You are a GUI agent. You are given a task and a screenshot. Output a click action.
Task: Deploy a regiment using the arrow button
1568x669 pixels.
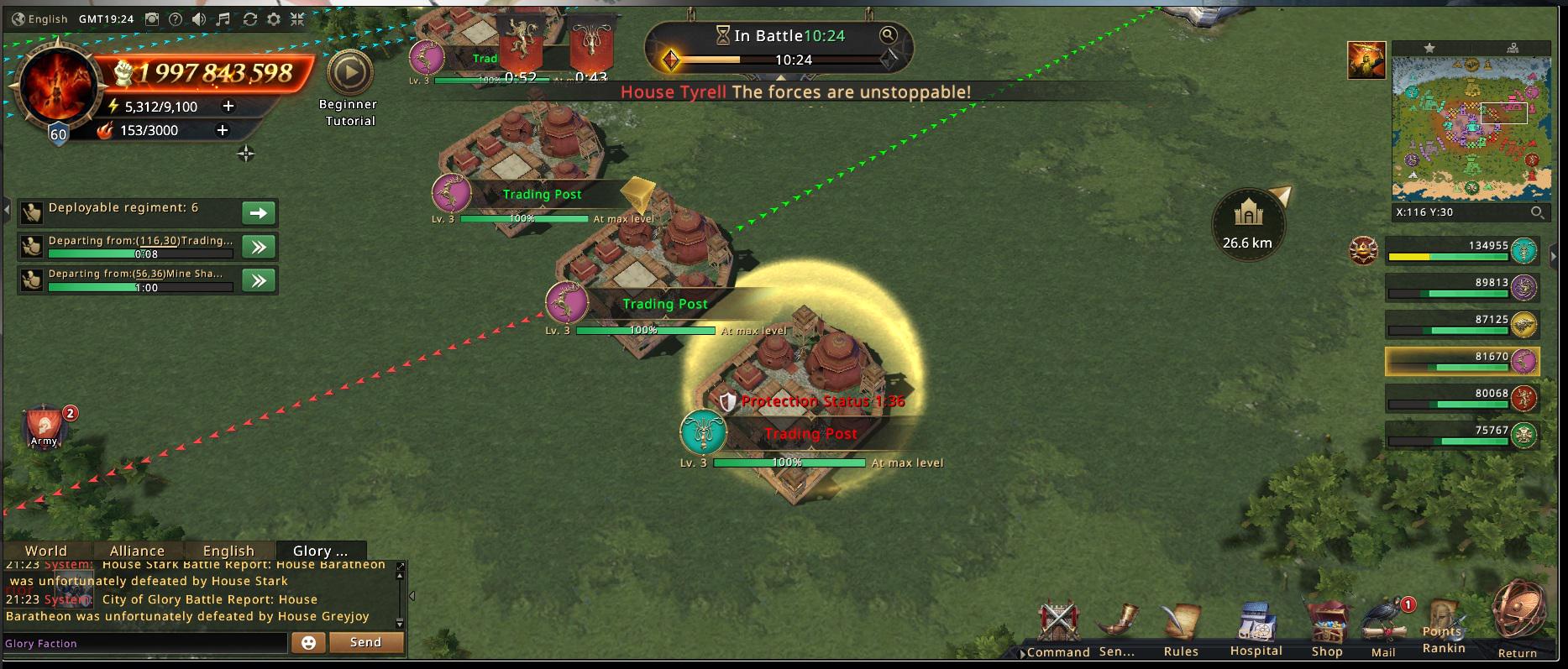(x=259, y=212)
